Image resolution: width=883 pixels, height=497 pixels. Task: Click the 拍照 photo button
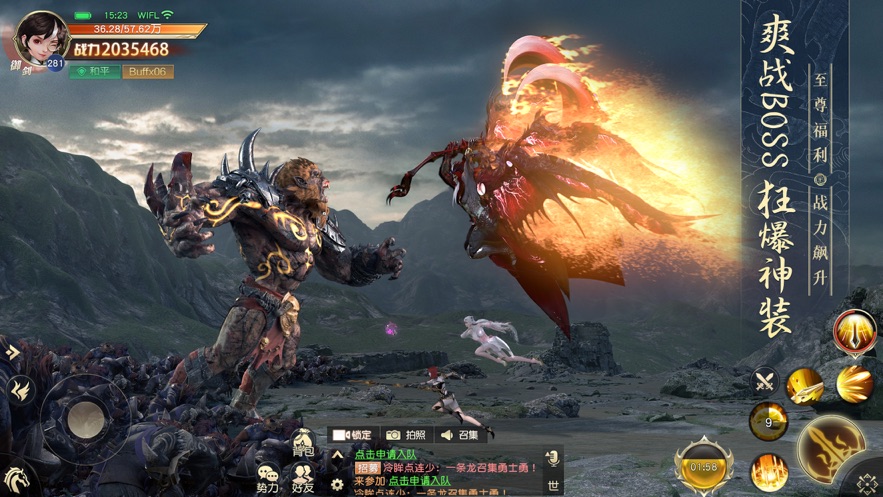point(407,435)
